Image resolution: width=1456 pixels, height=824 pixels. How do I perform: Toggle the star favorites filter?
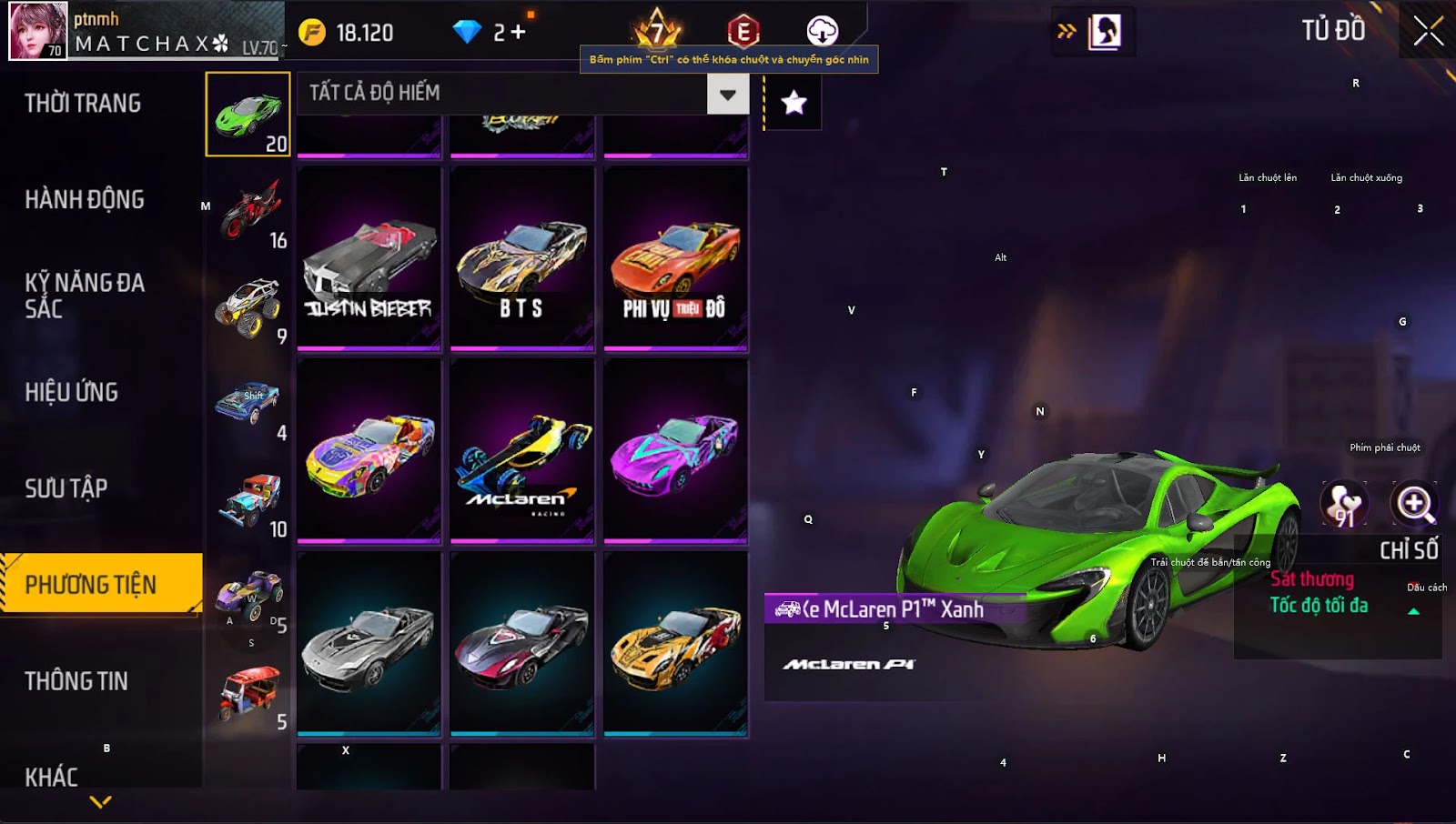794,103
